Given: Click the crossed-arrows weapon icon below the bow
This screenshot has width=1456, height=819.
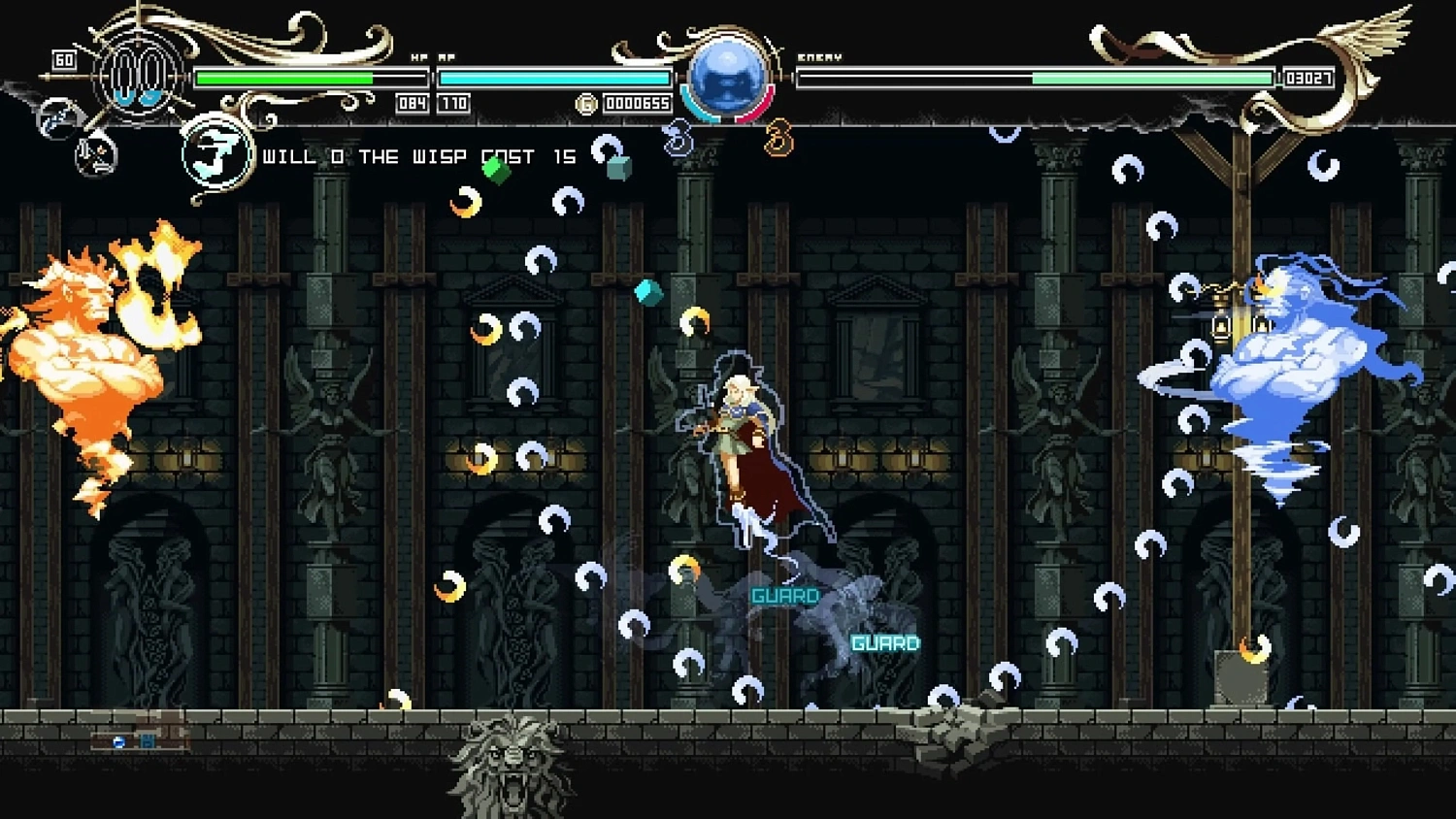Looking at the screenshot, I should click(96, 157).
